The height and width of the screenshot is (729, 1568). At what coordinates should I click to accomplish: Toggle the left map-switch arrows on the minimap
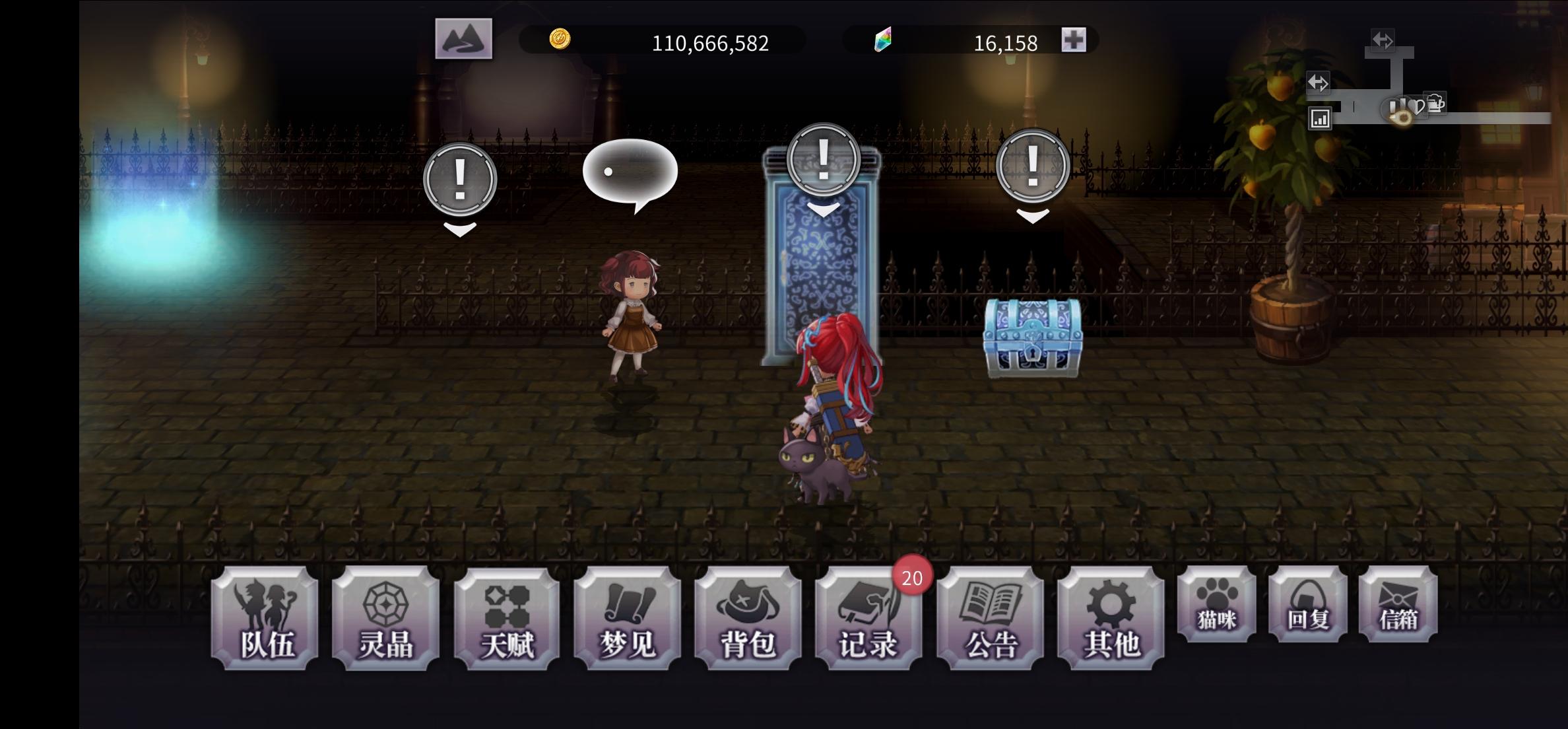point(1317,83)
